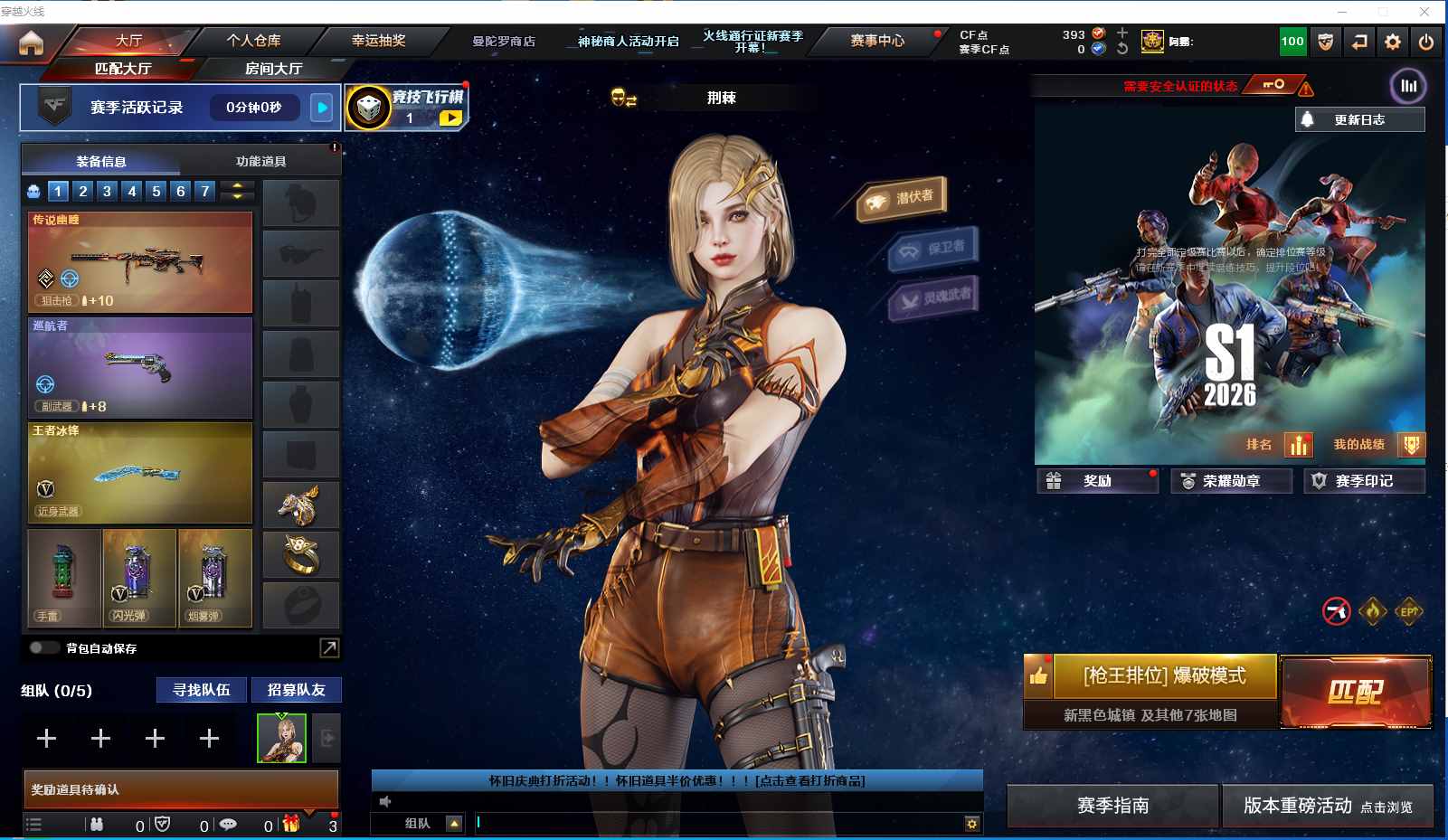The height and width of the screenshot is (840, 1448).
Task: Click the power exit icon
Action: tap(1426, 42)
